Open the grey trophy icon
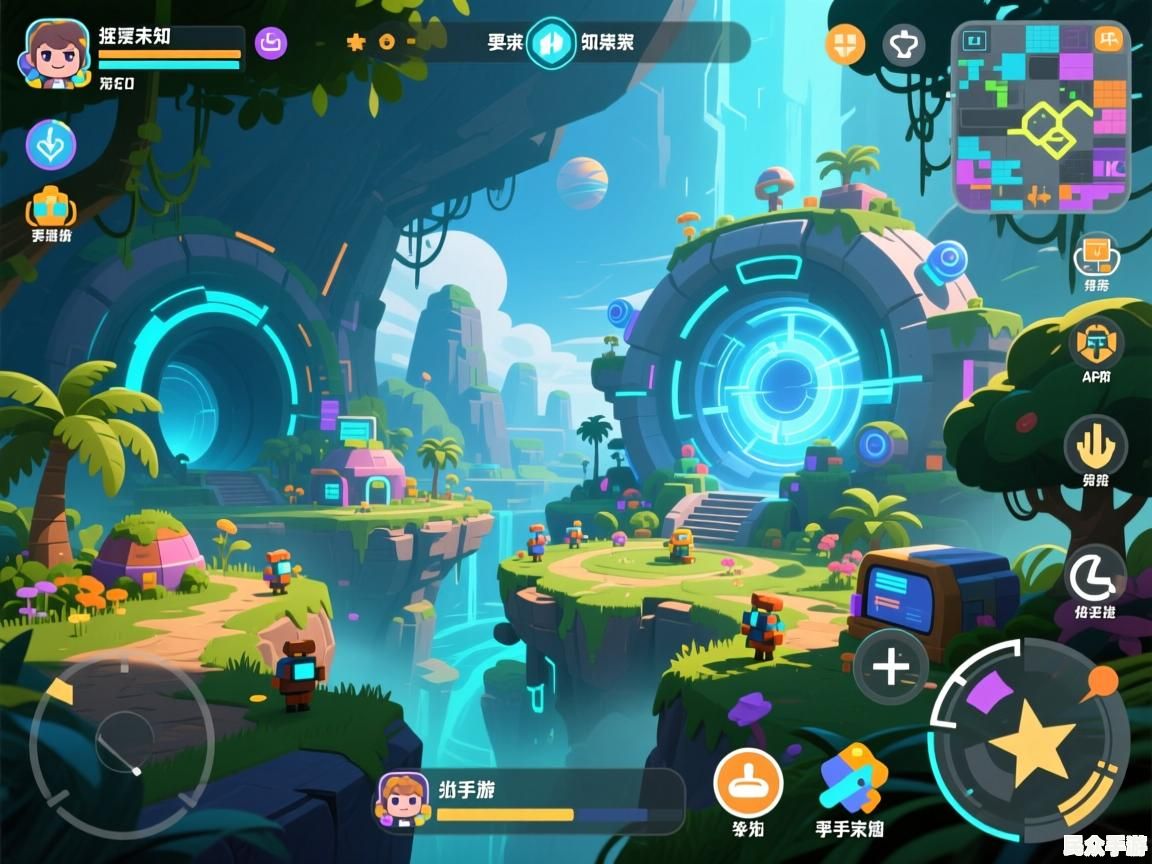This screenshot has height=864, width=1152. (x=903, y=45)
